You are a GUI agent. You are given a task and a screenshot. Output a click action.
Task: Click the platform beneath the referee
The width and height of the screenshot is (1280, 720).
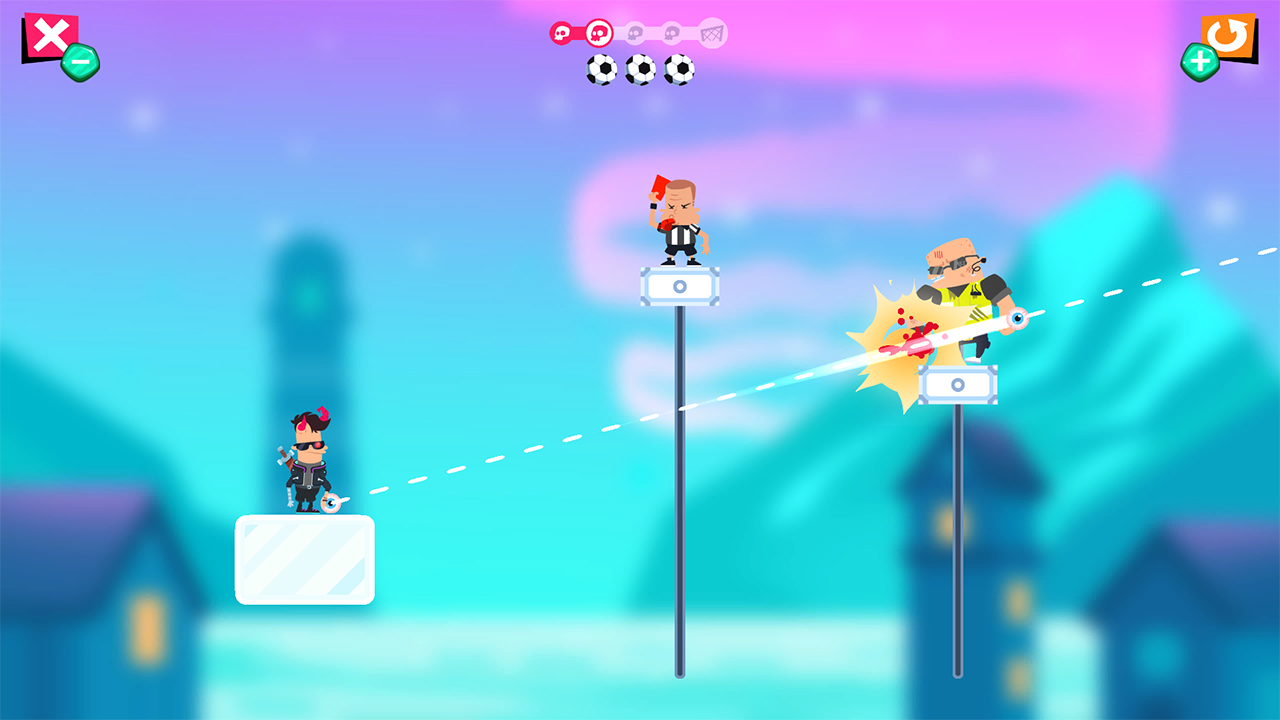click(x=680, y=285)
